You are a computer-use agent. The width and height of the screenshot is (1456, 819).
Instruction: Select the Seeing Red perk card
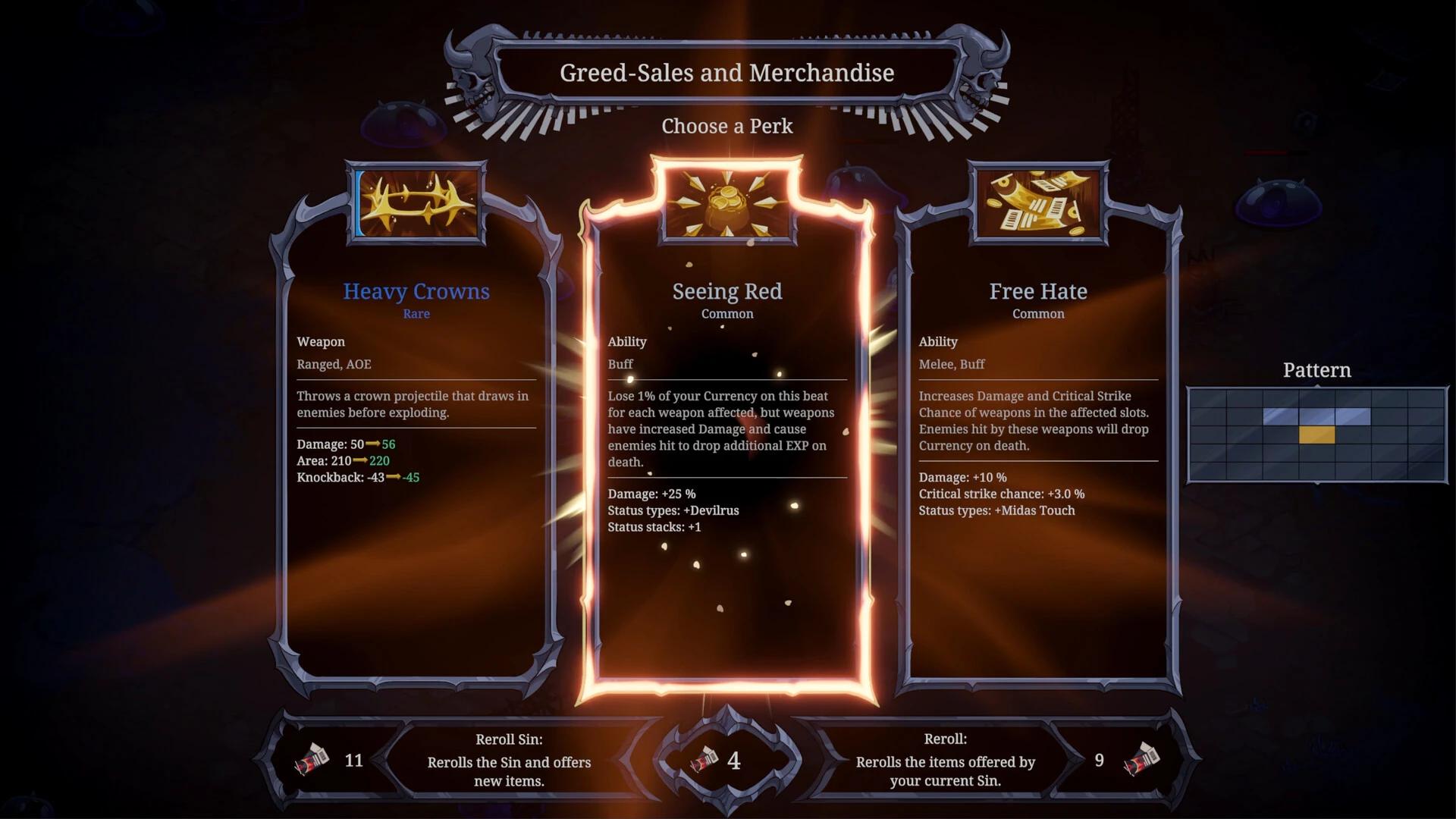click(x=727, y=455)
